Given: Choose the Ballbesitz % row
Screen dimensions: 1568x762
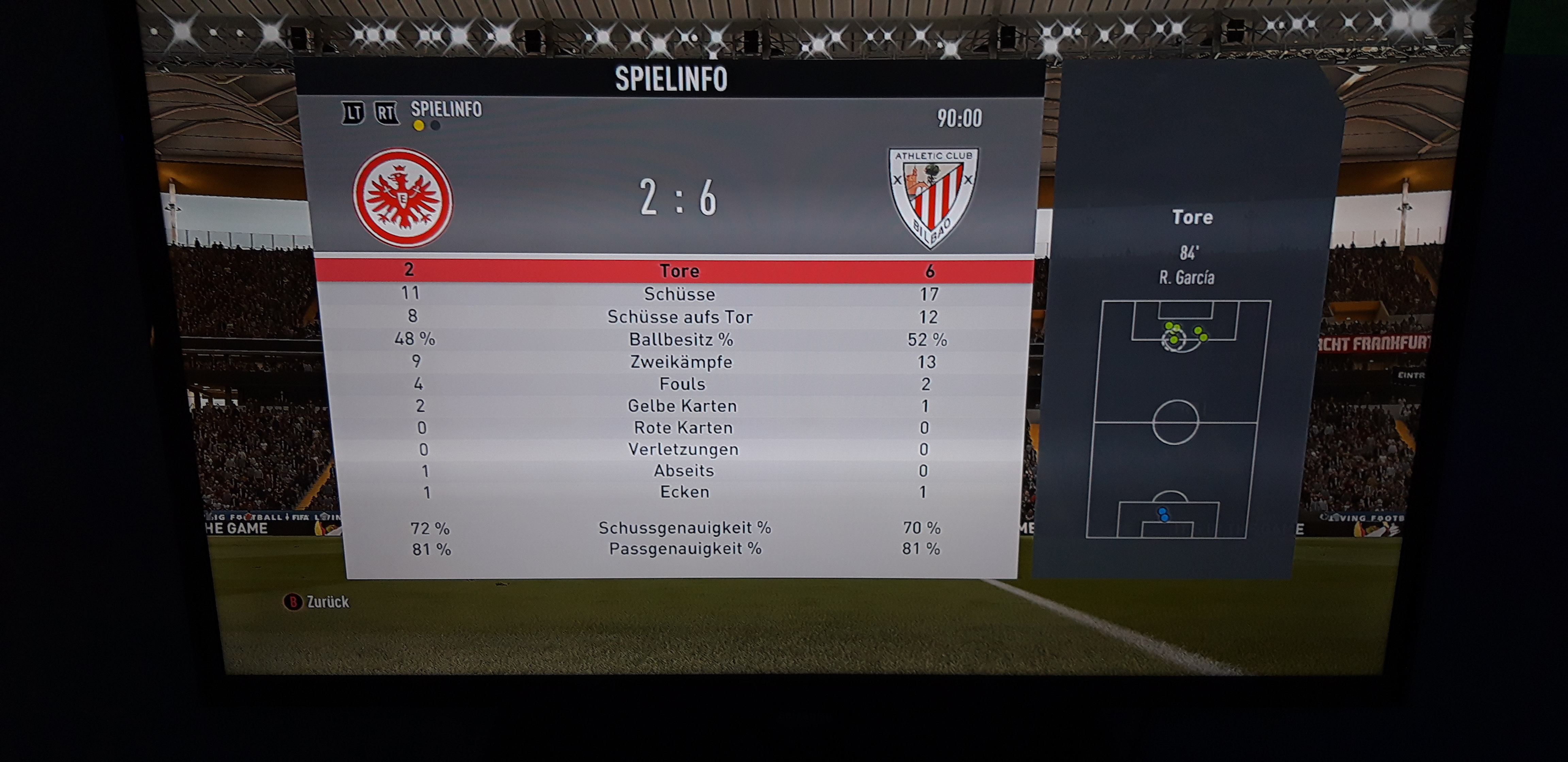Looking at the screenshot, I should click(x=681, y=339).
